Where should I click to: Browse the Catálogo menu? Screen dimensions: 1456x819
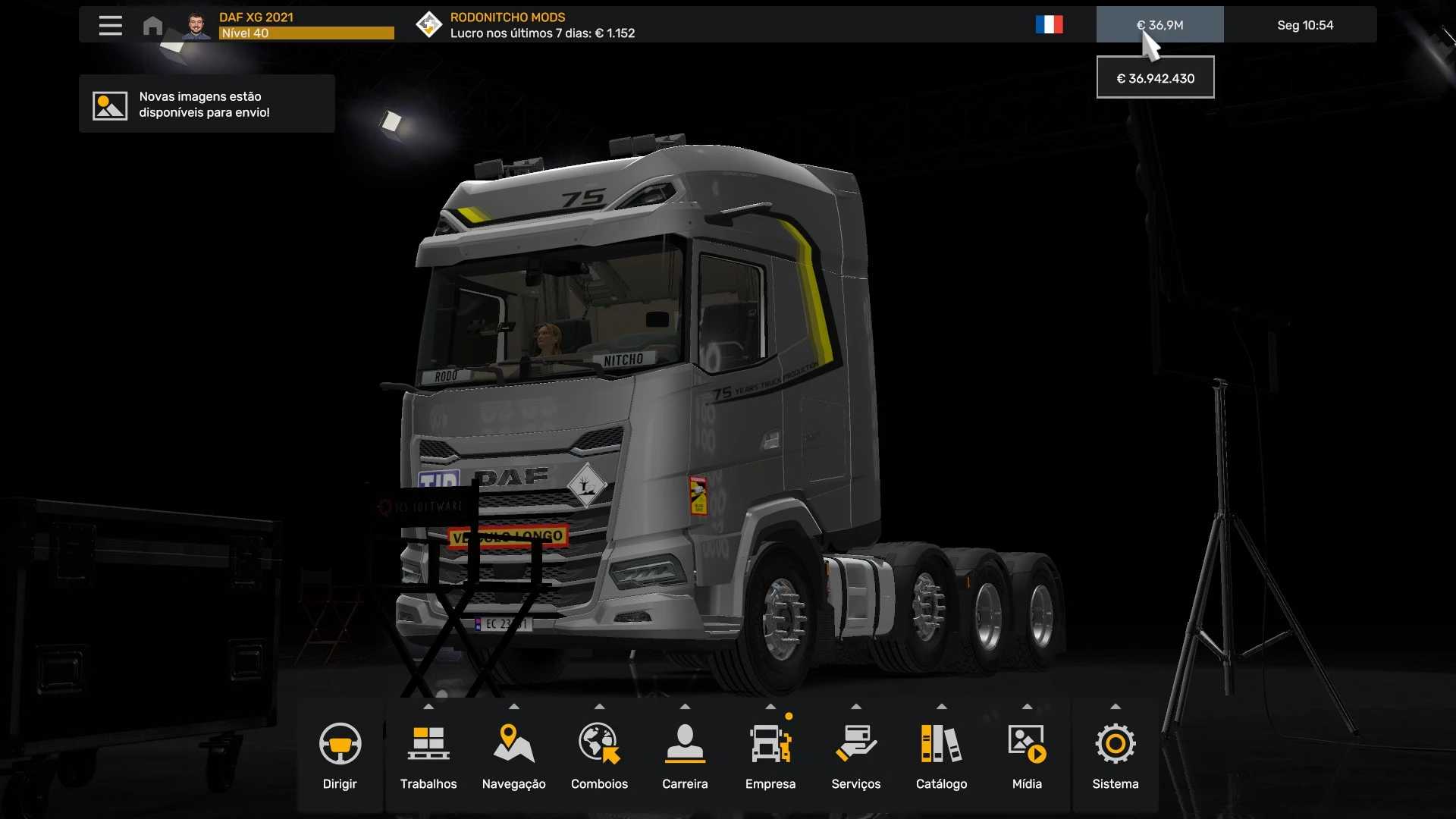point(941,756)
